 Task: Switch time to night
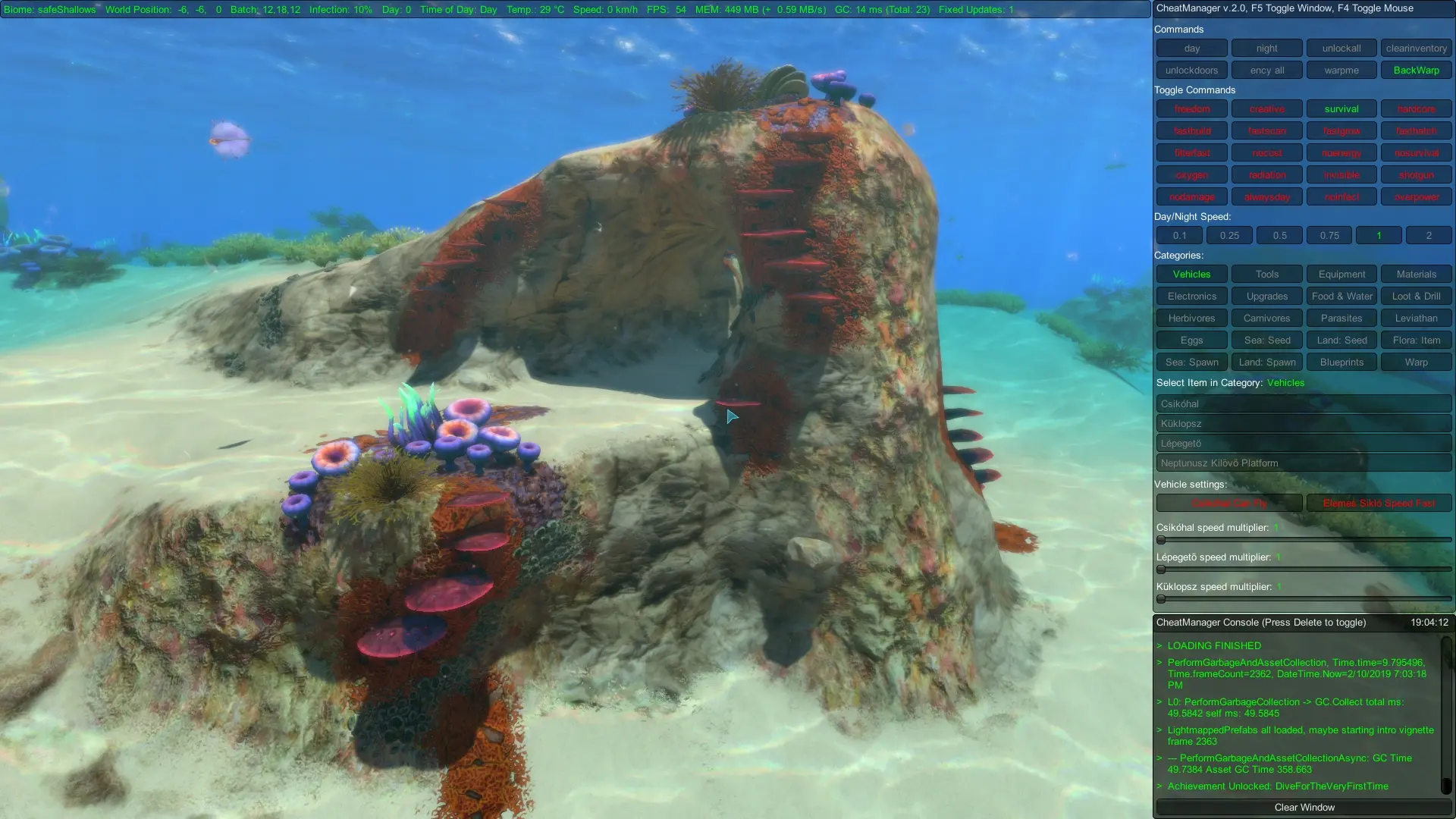coord(1266,48)
